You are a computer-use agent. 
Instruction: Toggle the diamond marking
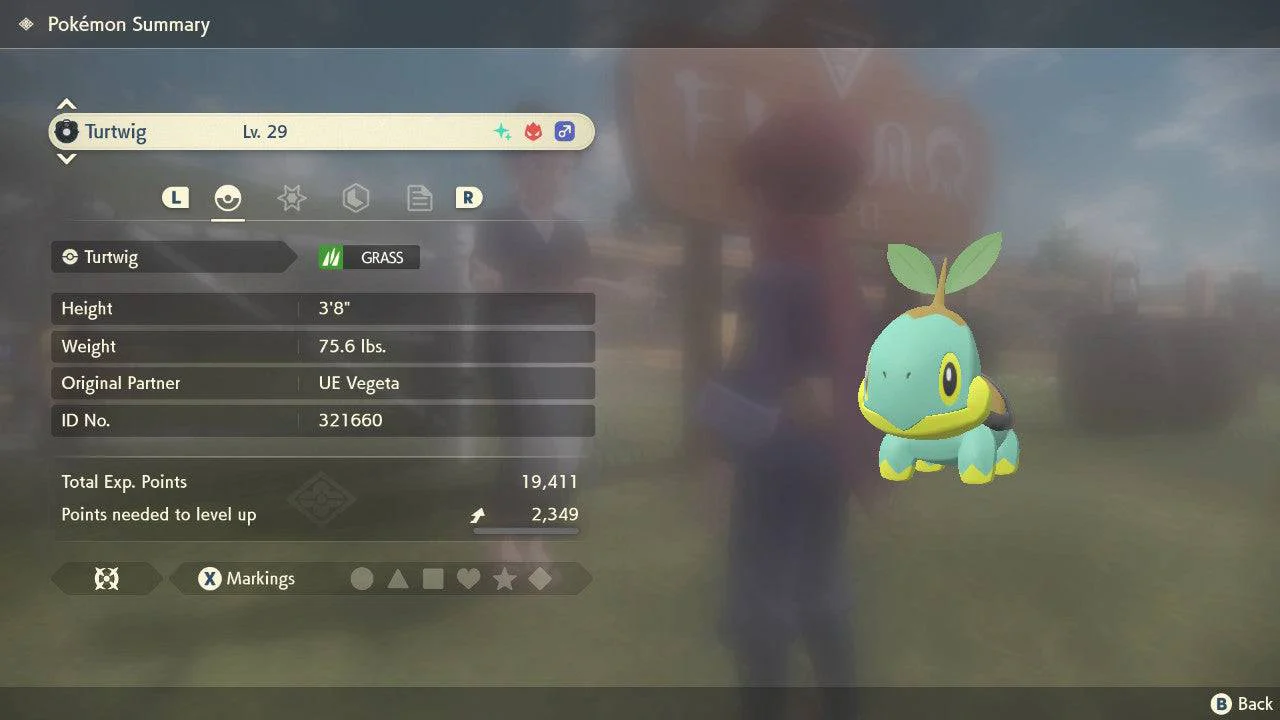tap(539, 578)
